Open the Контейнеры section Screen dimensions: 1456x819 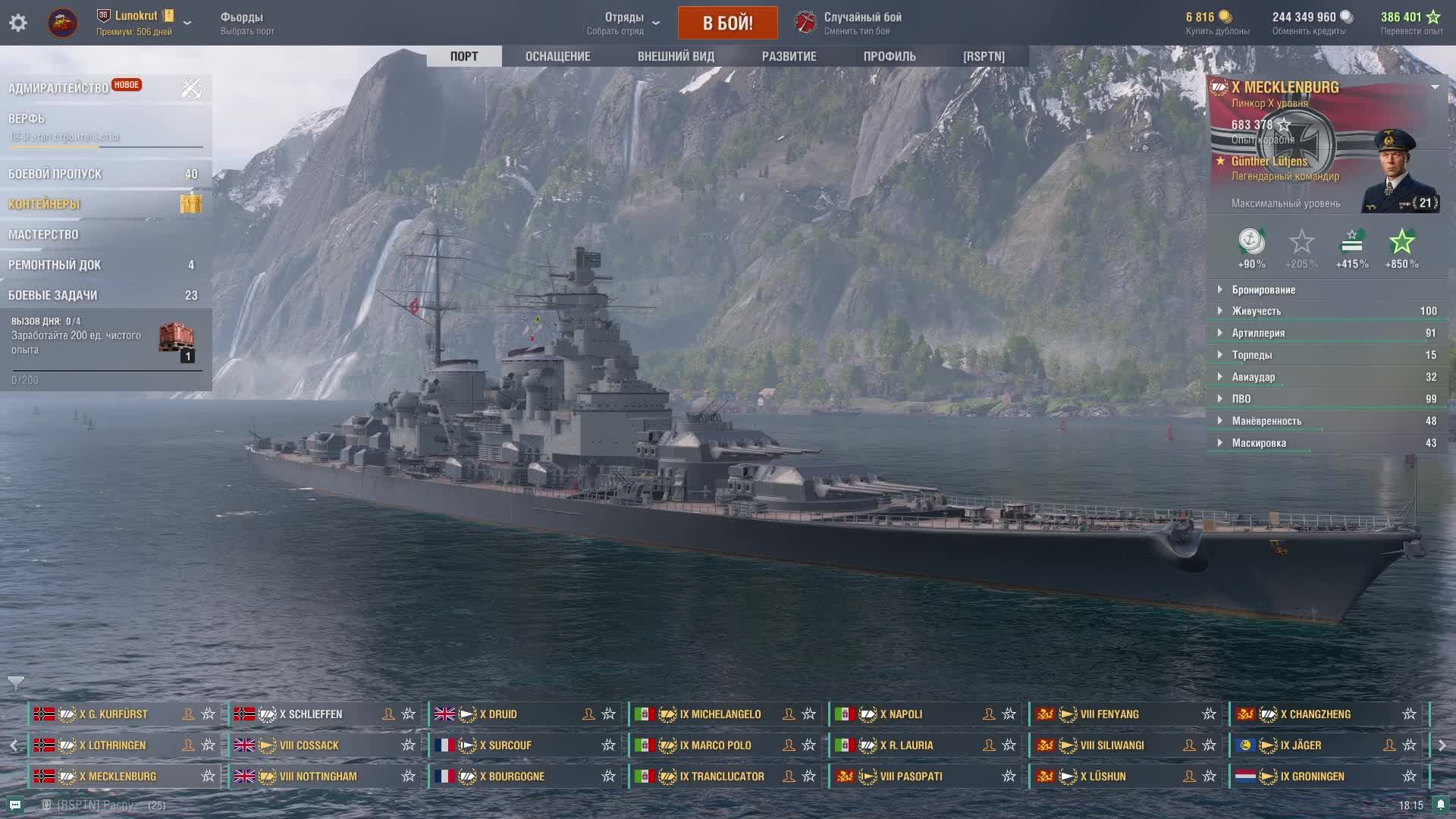click(44, 204)
